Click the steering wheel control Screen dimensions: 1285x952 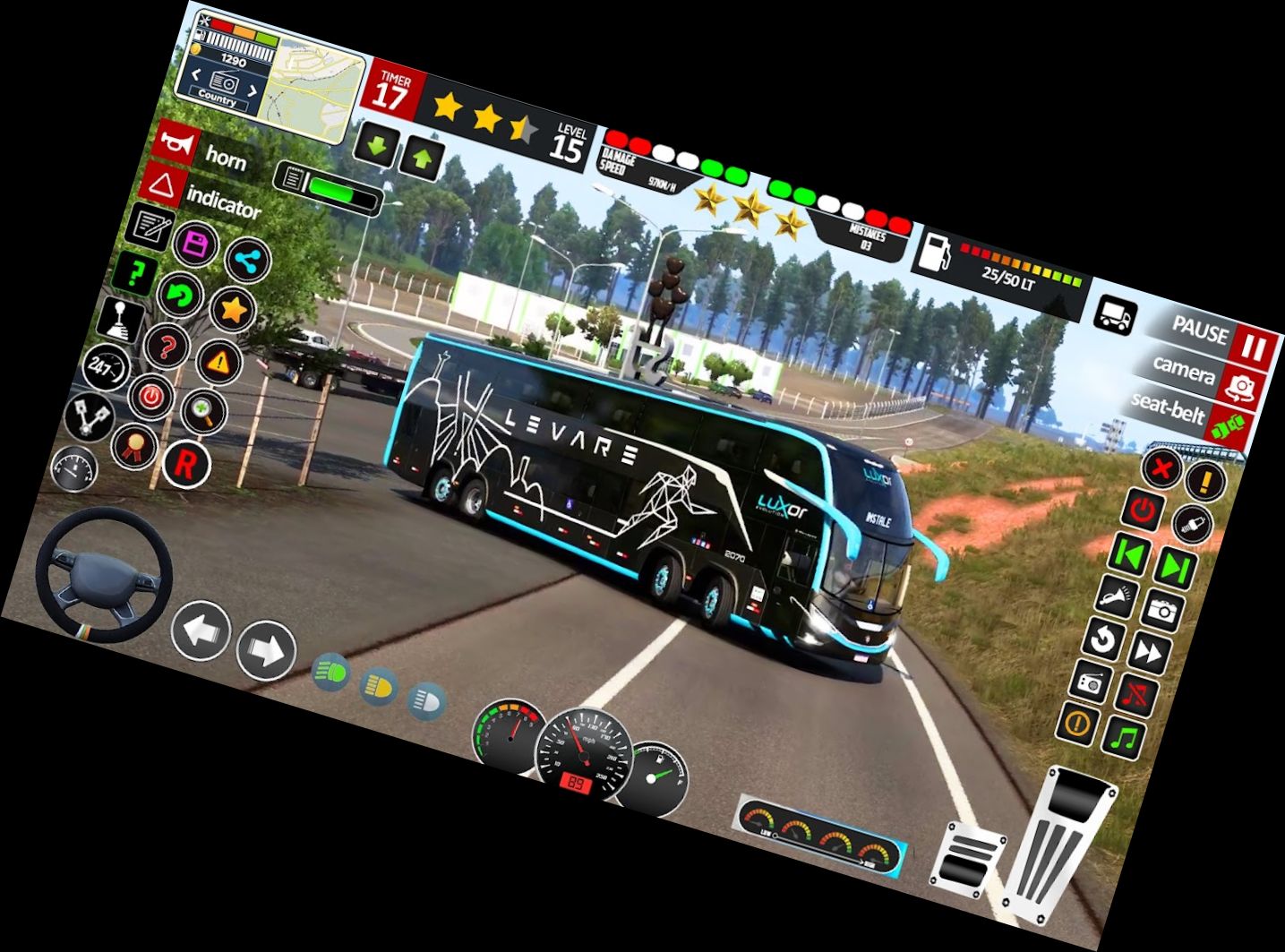(103, 574)
